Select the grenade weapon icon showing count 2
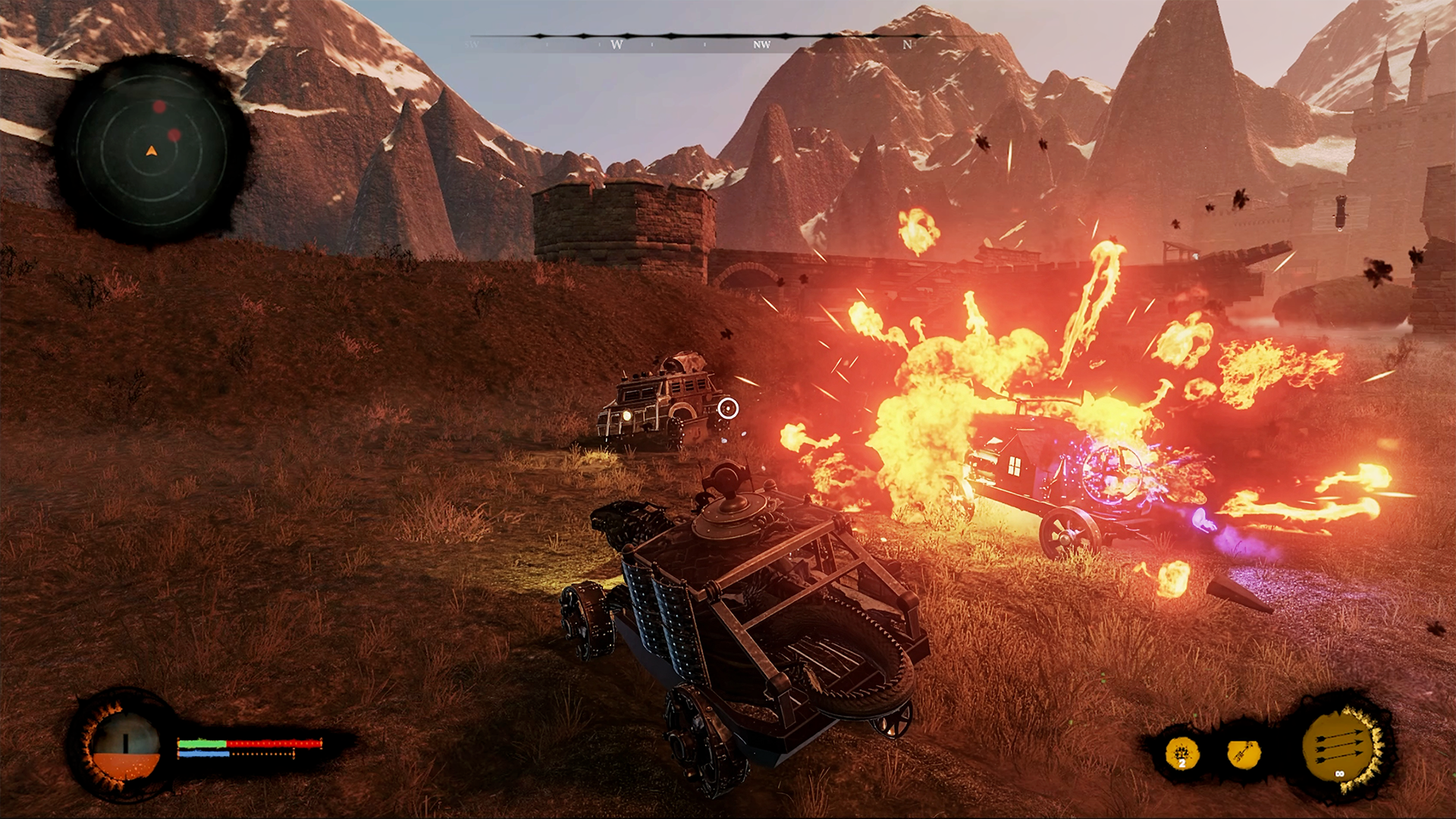1456x819 pixels. click(1182, 752)
